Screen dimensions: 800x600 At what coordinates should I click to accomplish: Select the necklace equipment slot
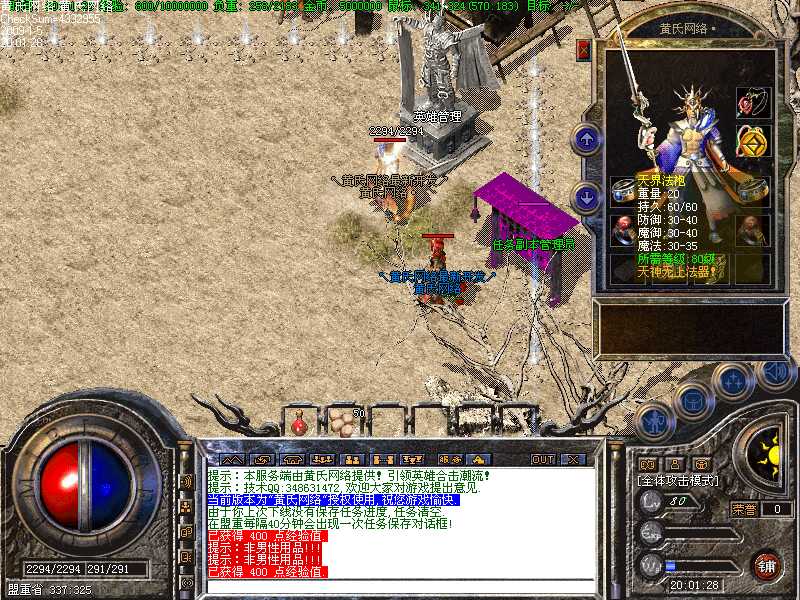coord(751,103)
